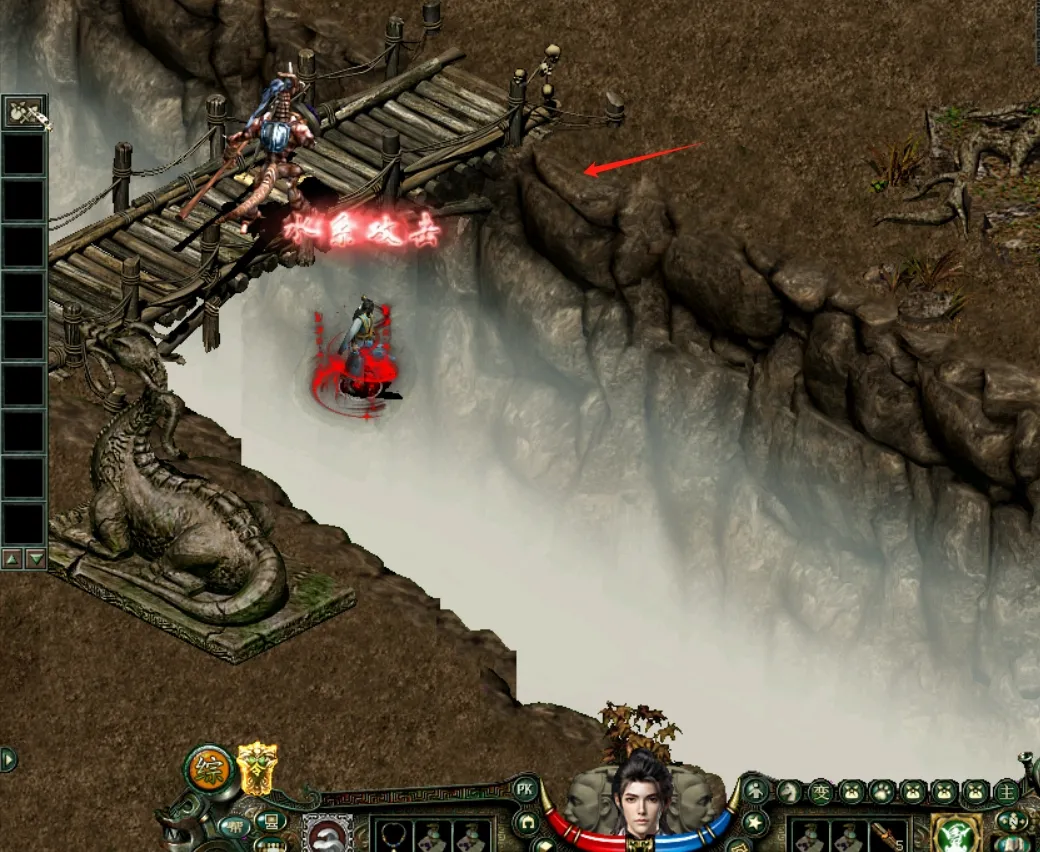The width and height of the screenshot is (1040, 852).
Task: Activate the 变 transform button
Action: [x=821, y=792]
